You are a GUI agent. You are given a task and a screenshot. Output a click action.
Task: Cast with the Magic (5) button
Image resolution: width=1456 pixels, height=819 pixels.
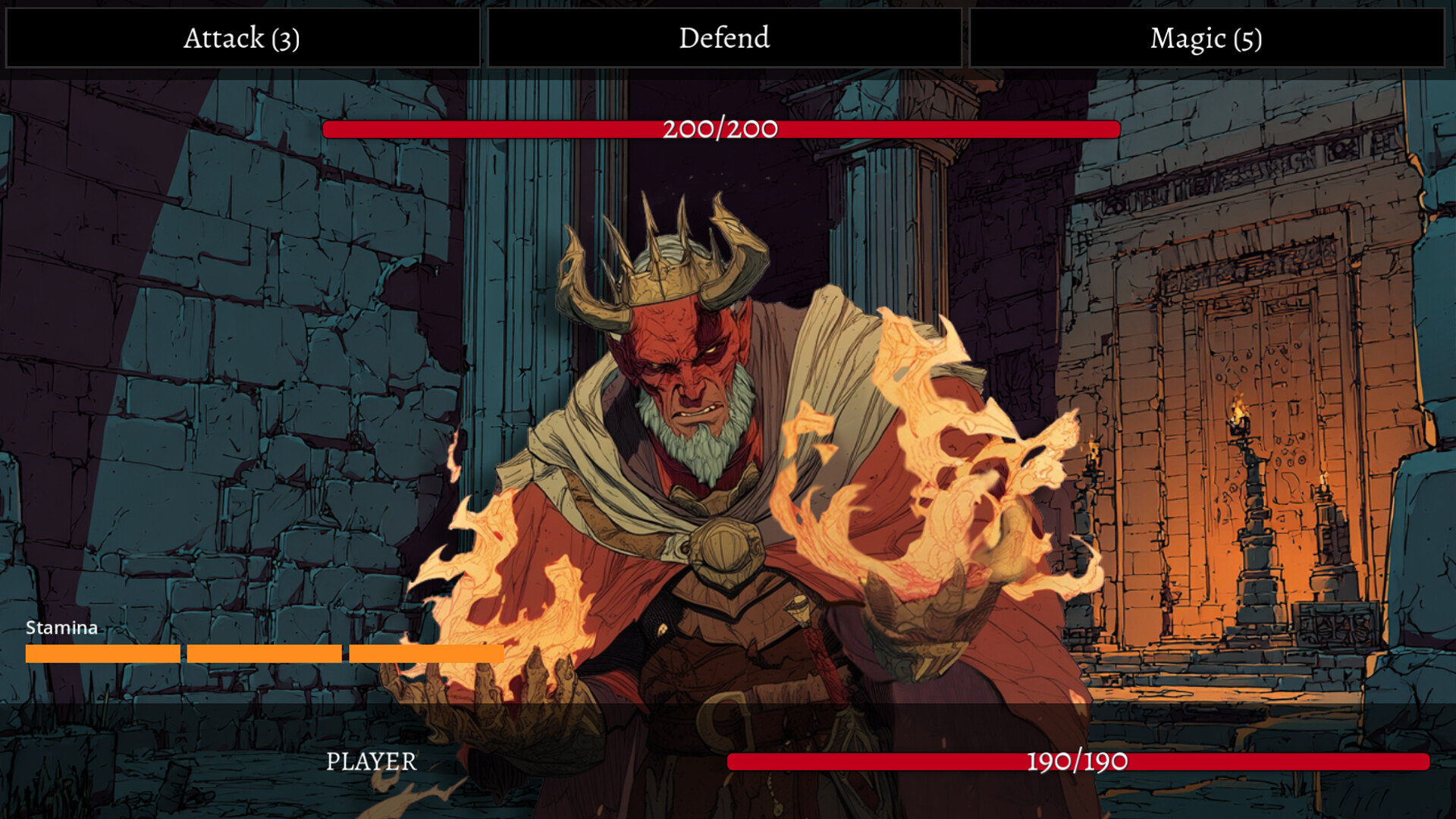1206,38
